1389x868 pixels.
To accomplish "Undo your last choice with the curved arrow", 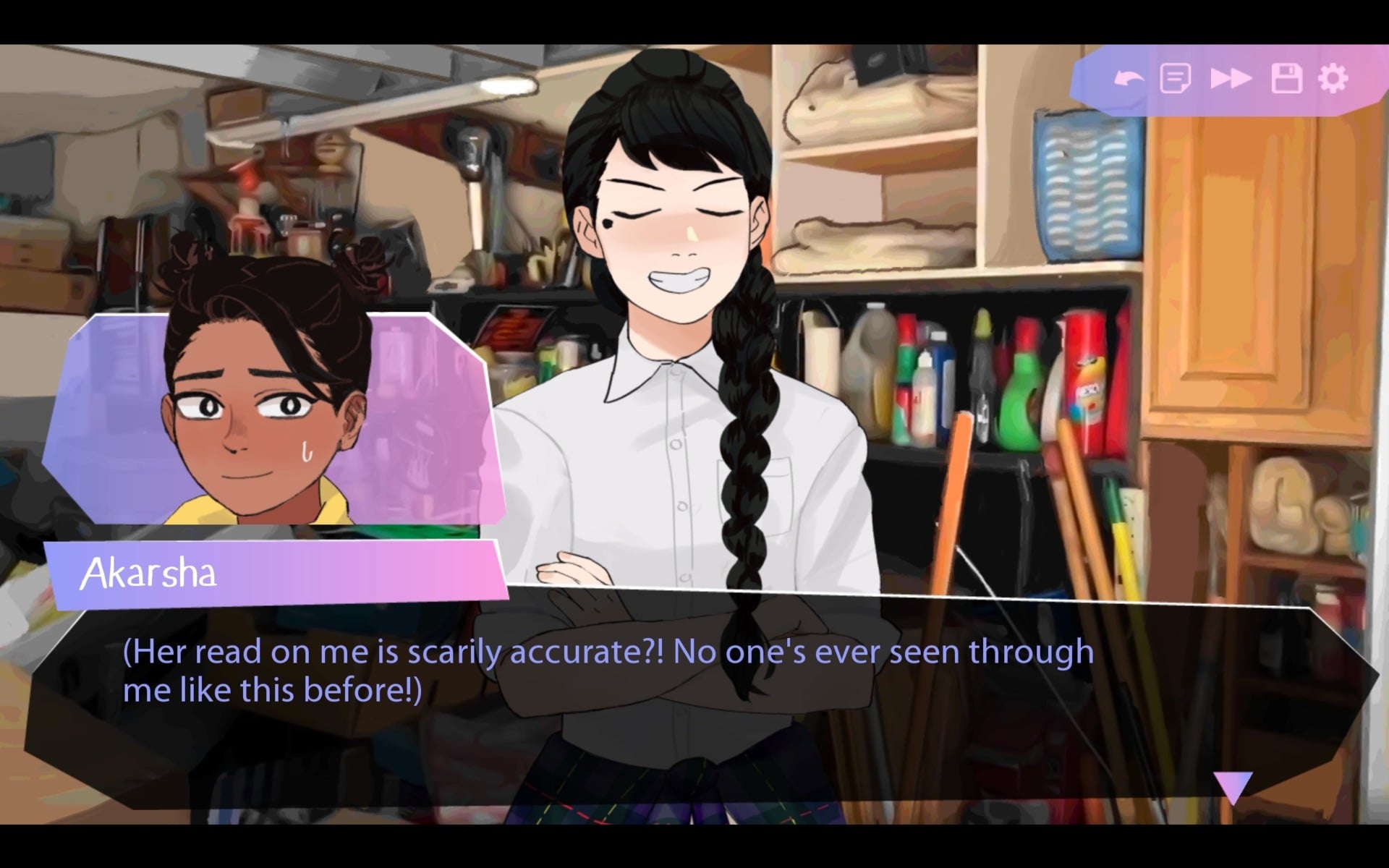I will tap(1129, 78).
